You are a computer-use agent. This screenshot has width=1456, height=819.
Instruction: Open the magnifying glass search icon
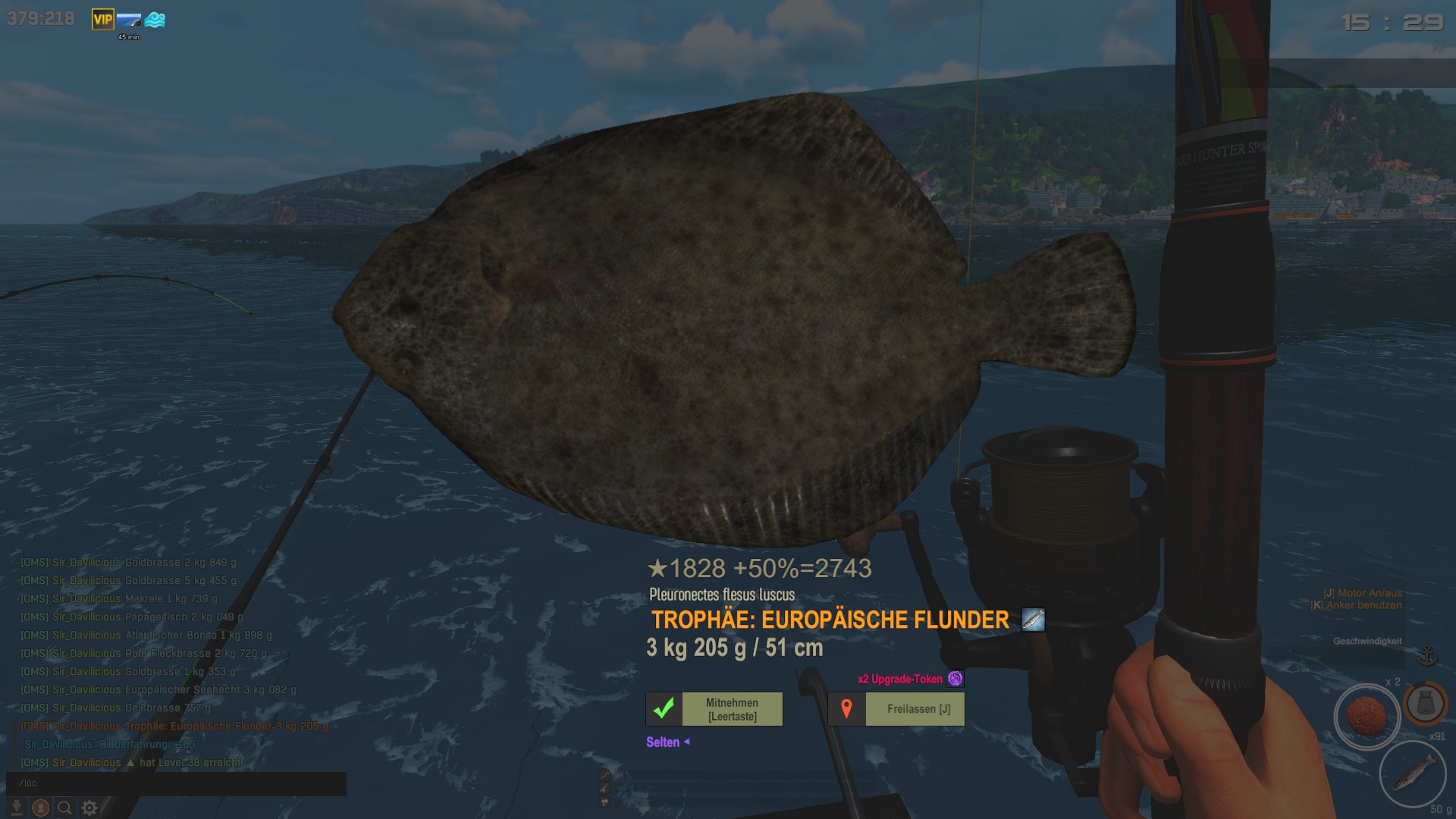coord(65,808)
